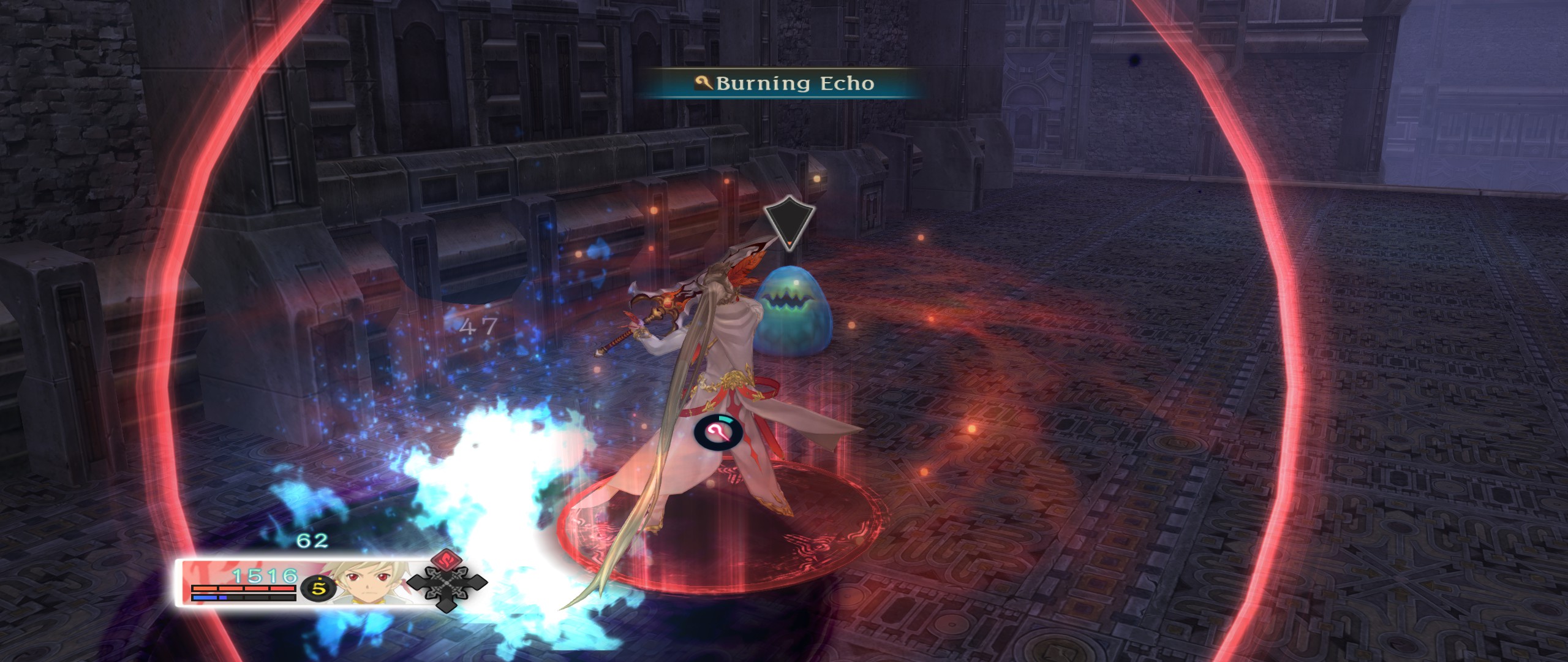This screenshot has width=1568, height=662.
Task: Click the cross-shaped seraphim swap icon
Action: click(x=447, y=582)
